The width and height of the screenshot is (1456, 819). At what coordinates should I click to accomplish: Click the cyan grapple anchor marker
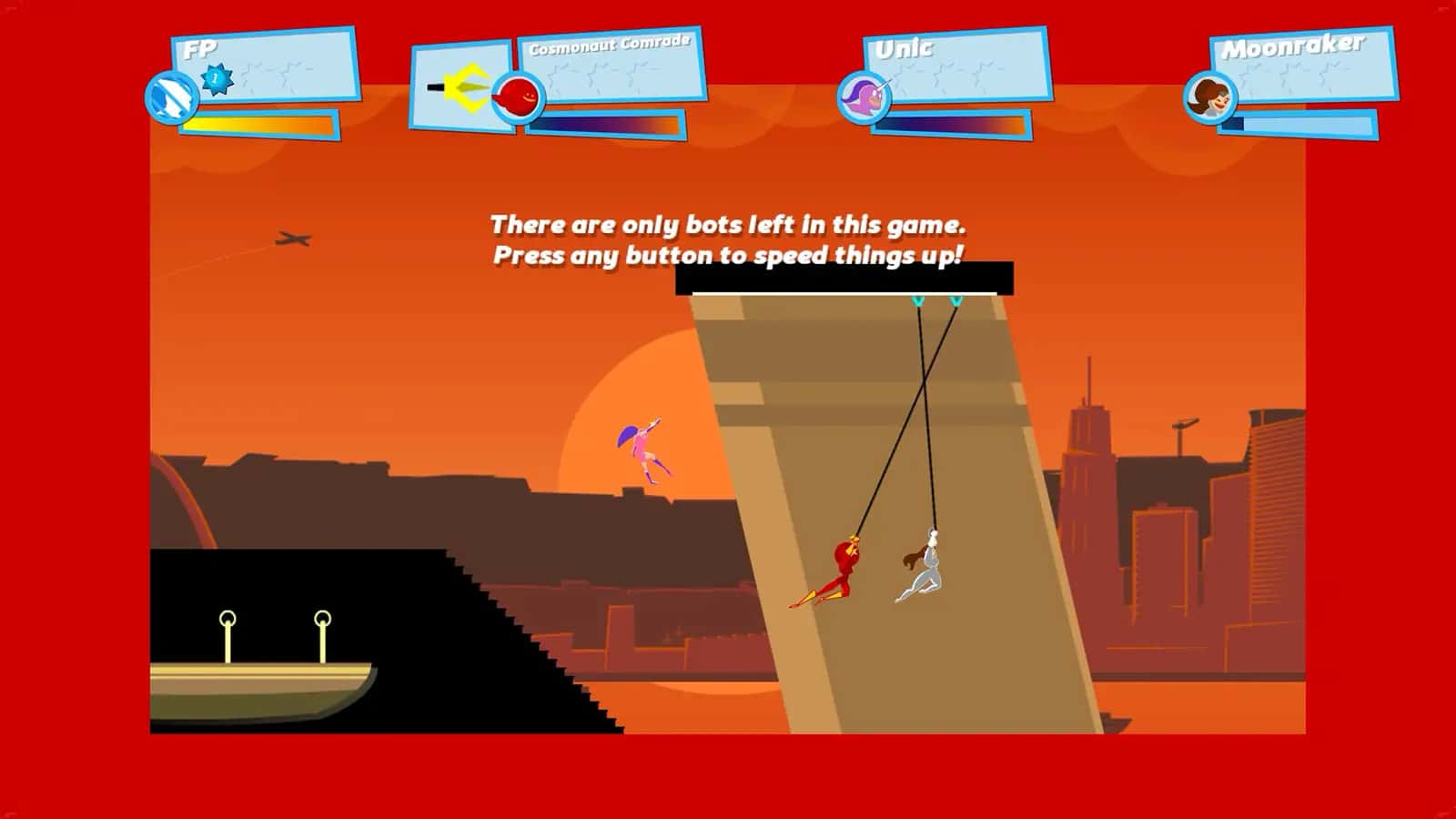coord(919,298)
